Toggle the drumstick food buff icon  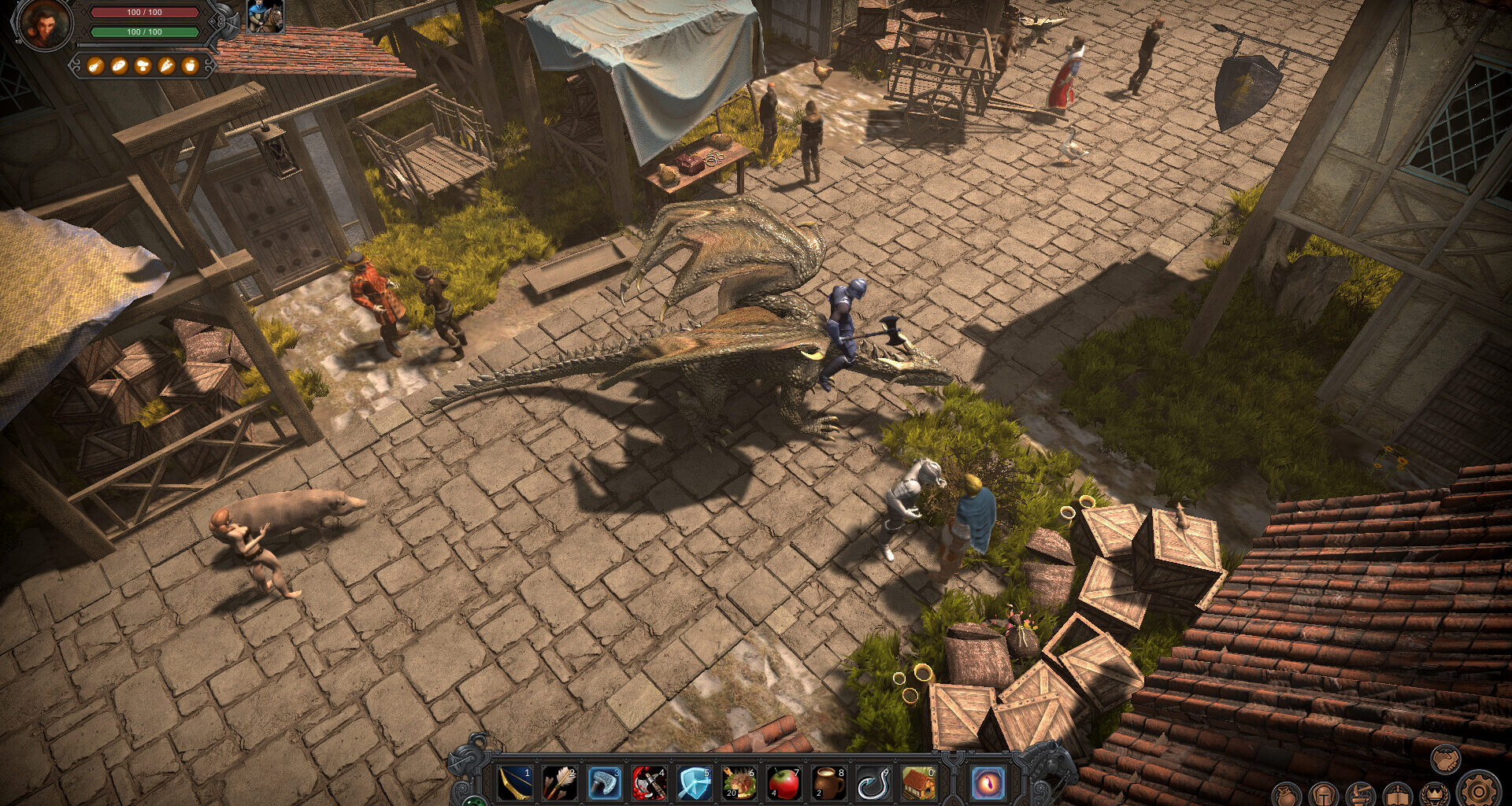(95, 66)
